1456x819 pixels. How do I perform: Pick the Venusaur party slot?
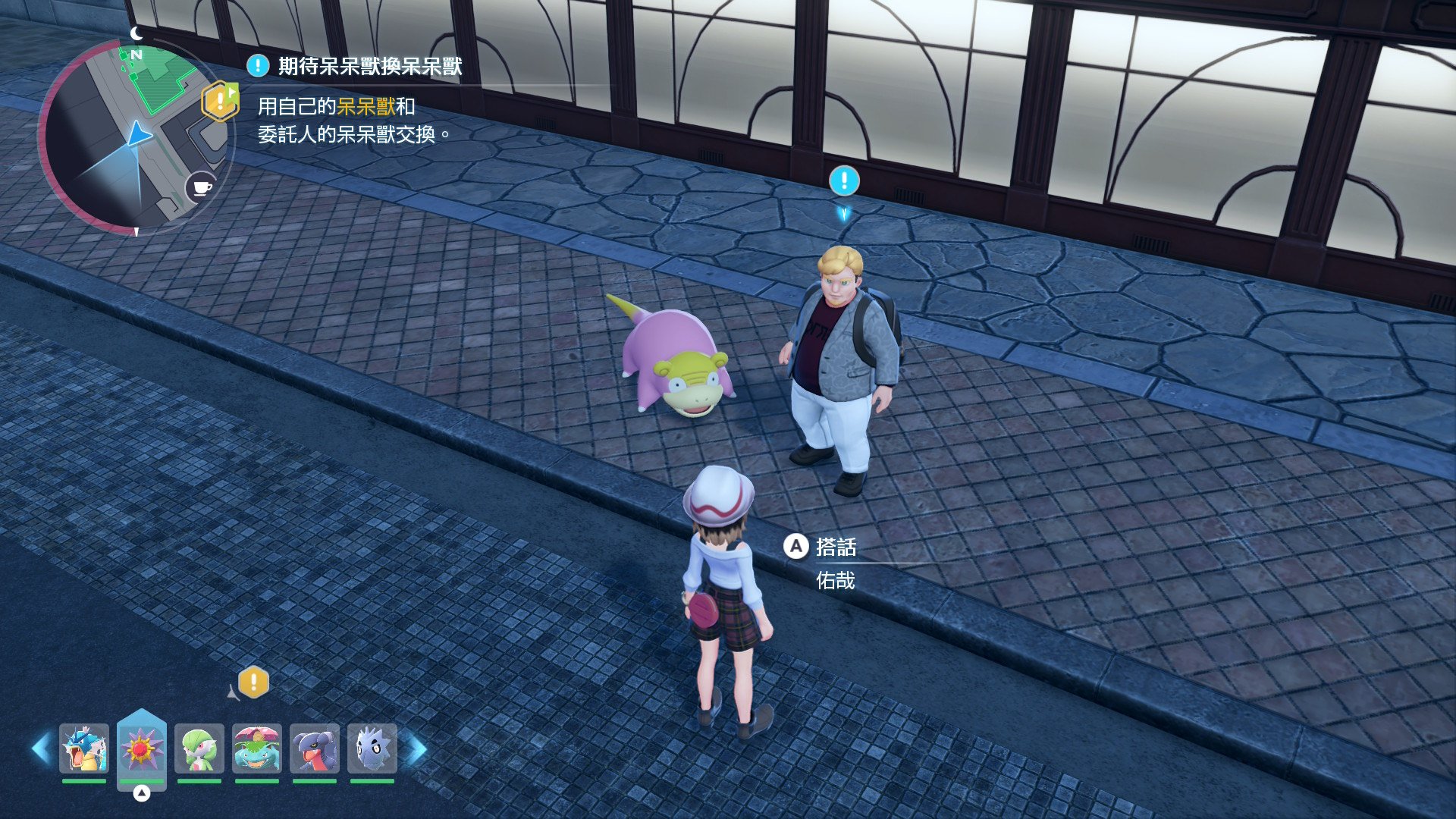(x=257, y=748)
